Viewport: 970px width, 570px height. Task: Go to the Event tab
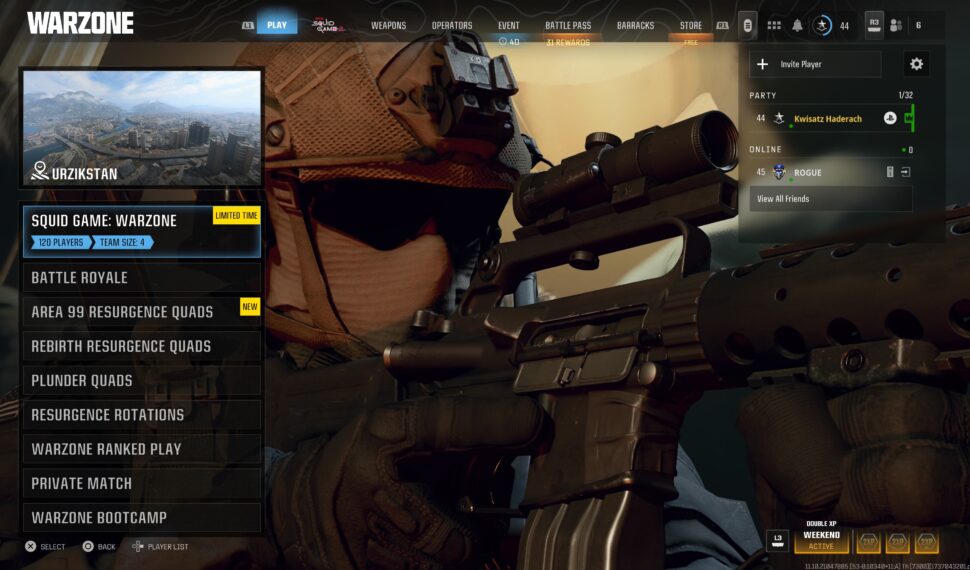[508, 25]
